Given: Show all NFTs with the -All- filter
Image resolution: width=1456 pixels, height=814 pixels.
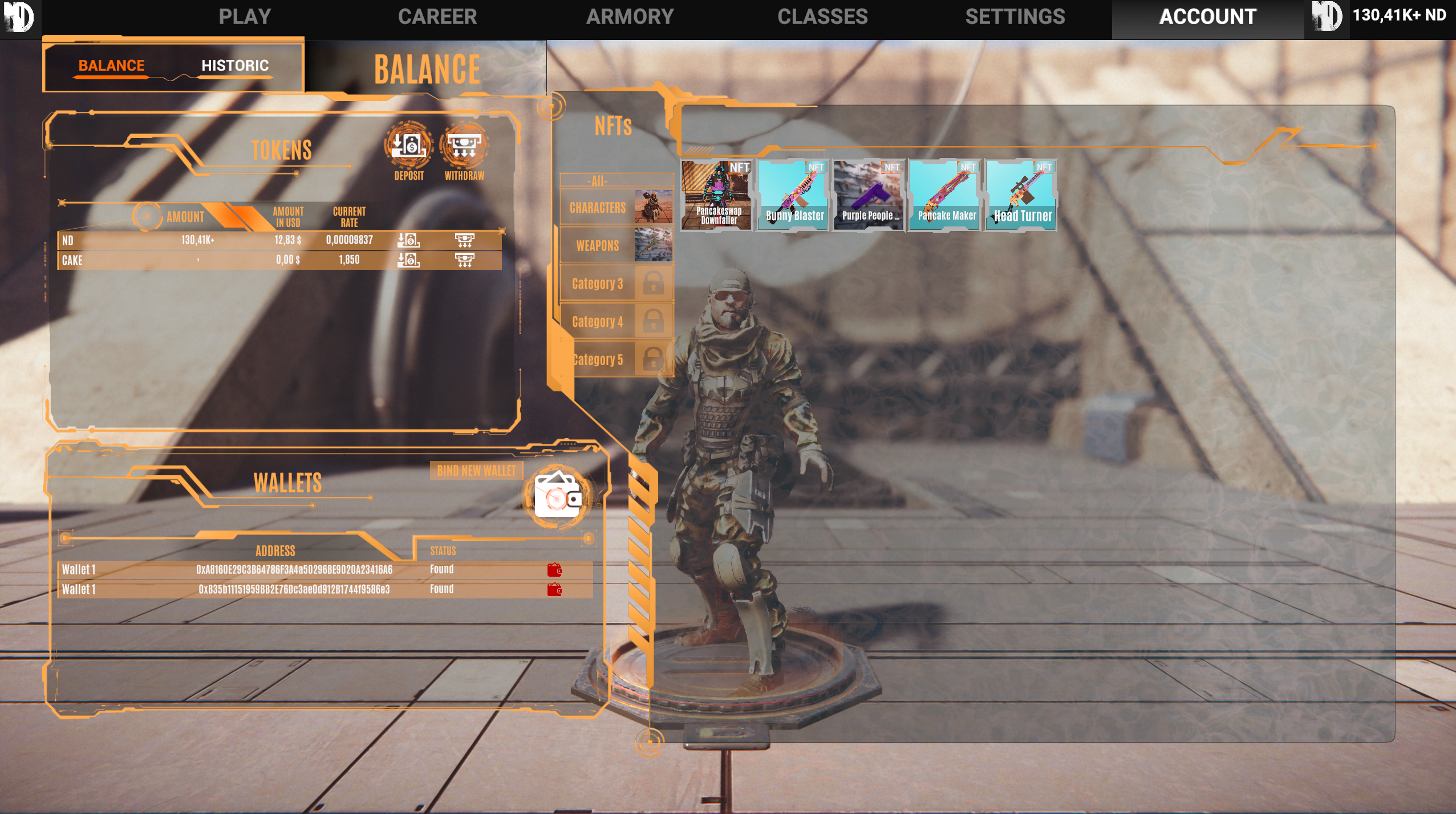Looking at the screenshot, I should coord(598,181).
